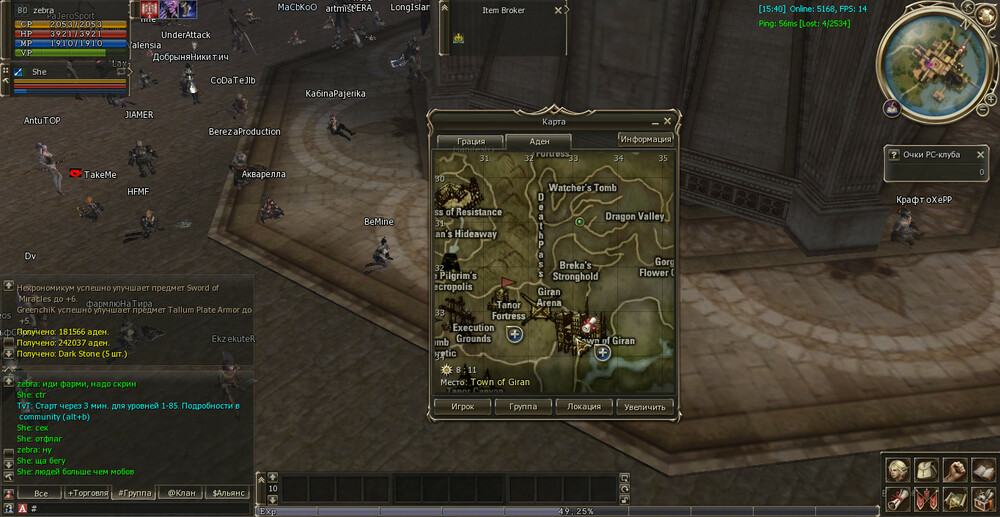Select the Аден map tab
The height and width of the screenshot is (517, 1000).
[x=538, y=142]
